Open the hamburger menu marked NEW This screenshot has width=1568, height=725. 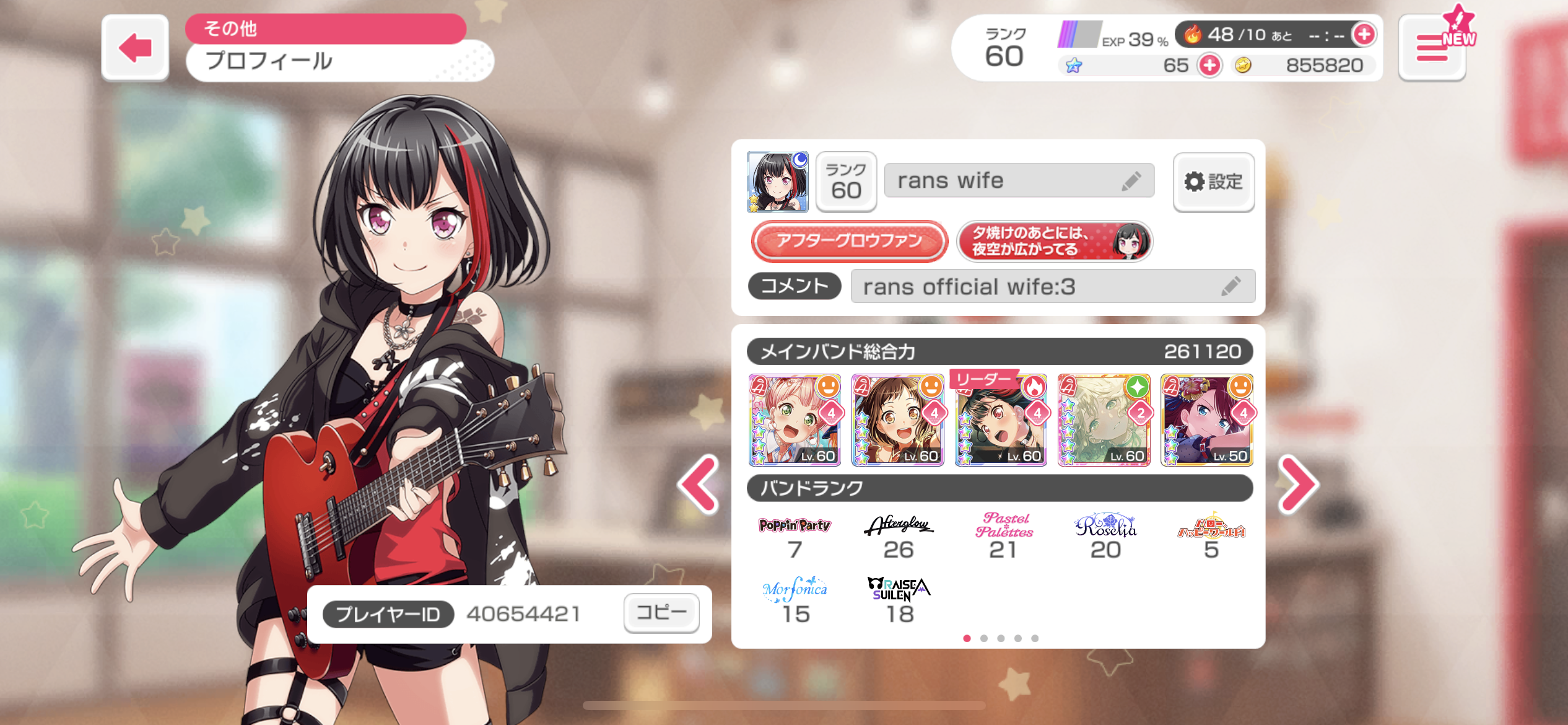[1432, 48]
